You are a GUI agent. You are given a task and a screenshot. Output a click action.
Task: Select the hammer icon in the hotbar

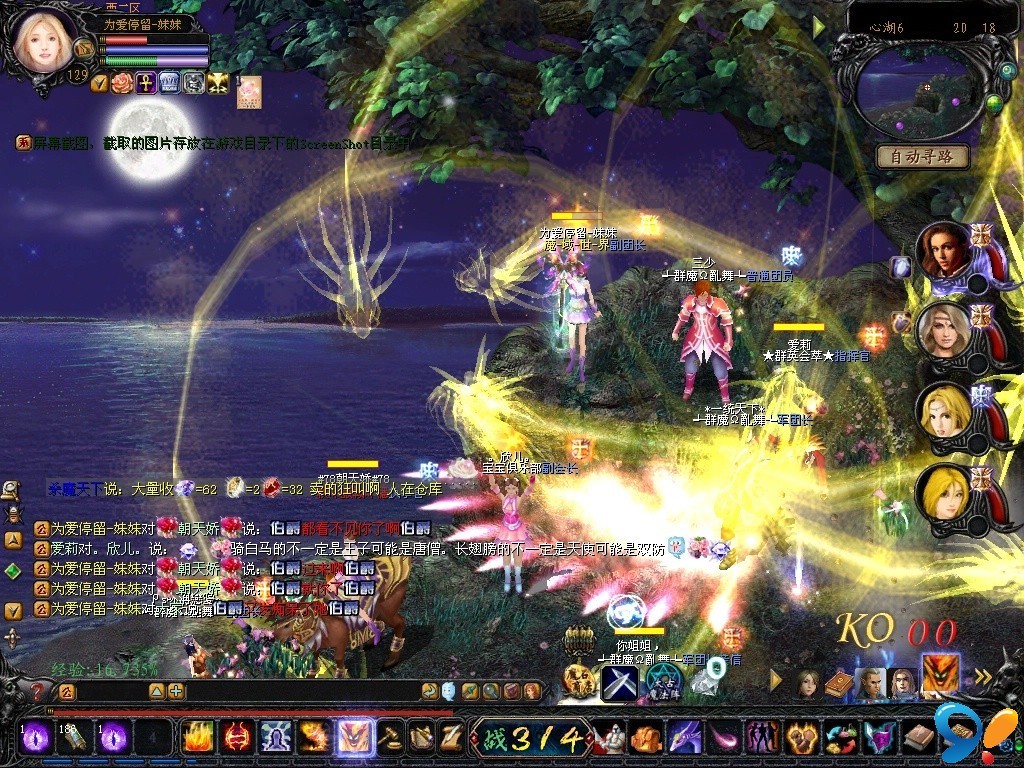(391, 738)
